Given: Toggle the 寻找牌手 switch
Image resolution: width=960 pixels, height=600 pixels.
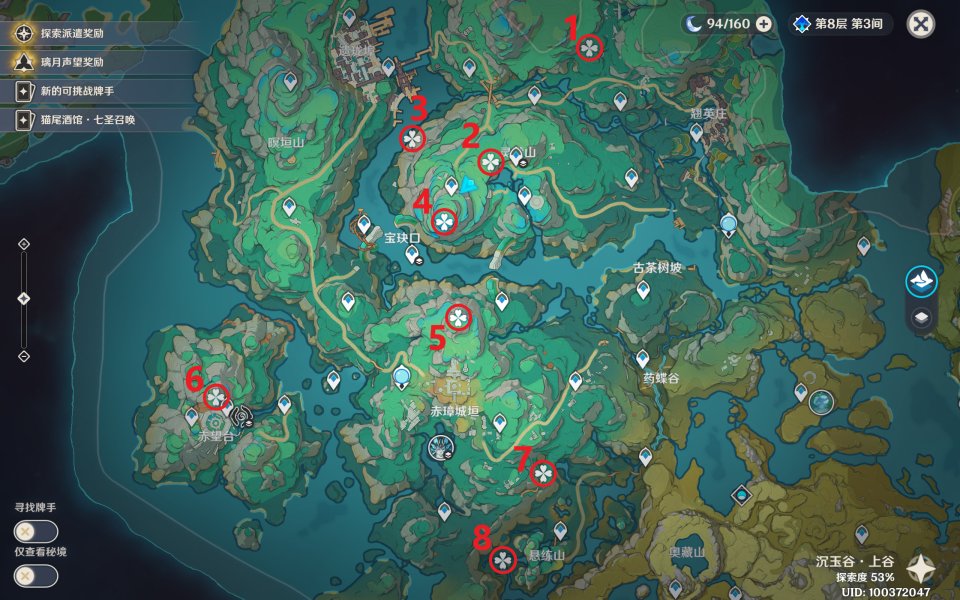Looking at the screenshot, I should (x=36, y=532).
